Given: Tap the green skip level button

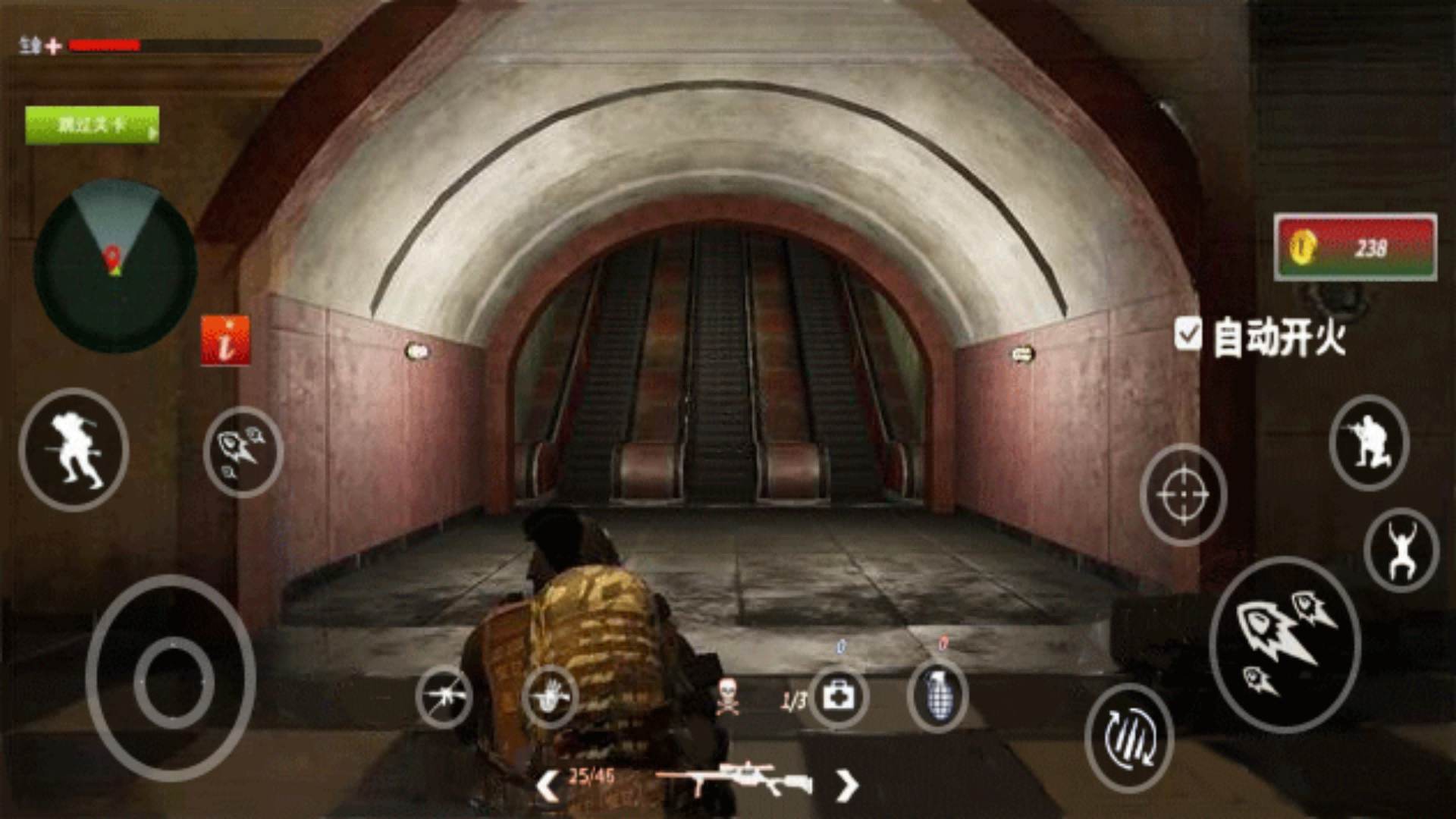Looking at the screenshot, I should click(x=92, y=125).
